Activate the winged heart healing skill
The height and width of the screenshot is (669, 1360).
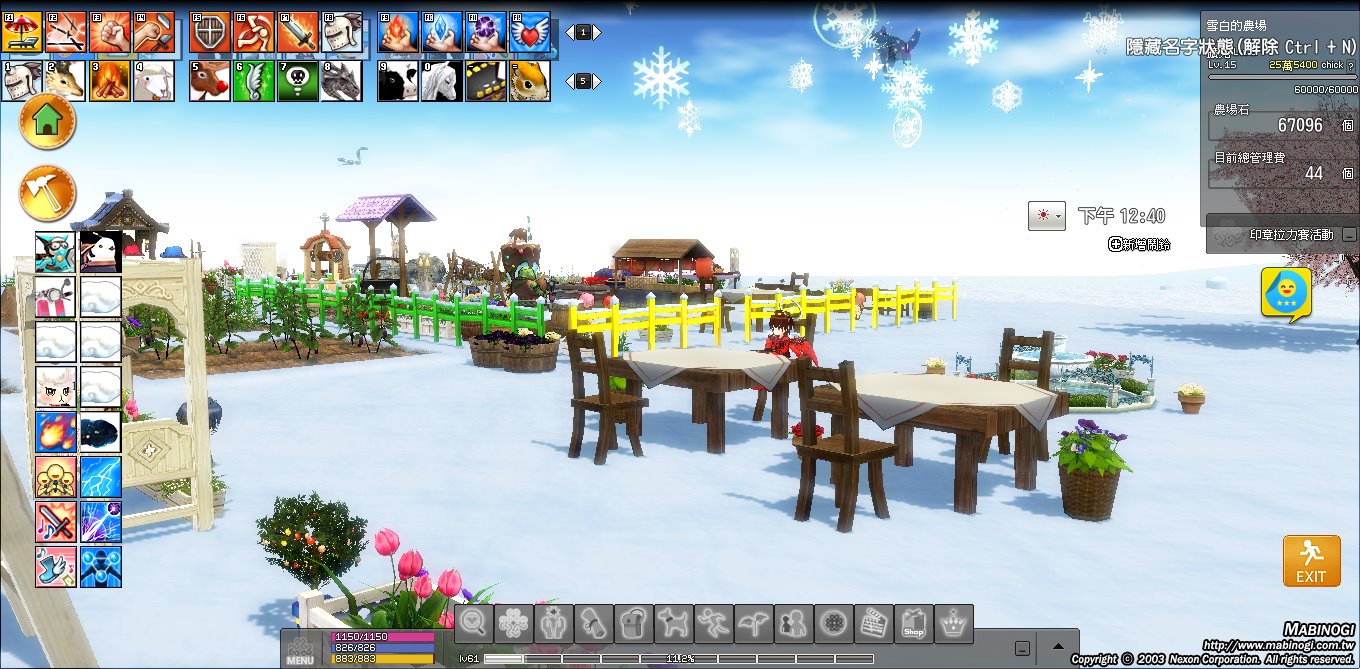coord(530,32)
